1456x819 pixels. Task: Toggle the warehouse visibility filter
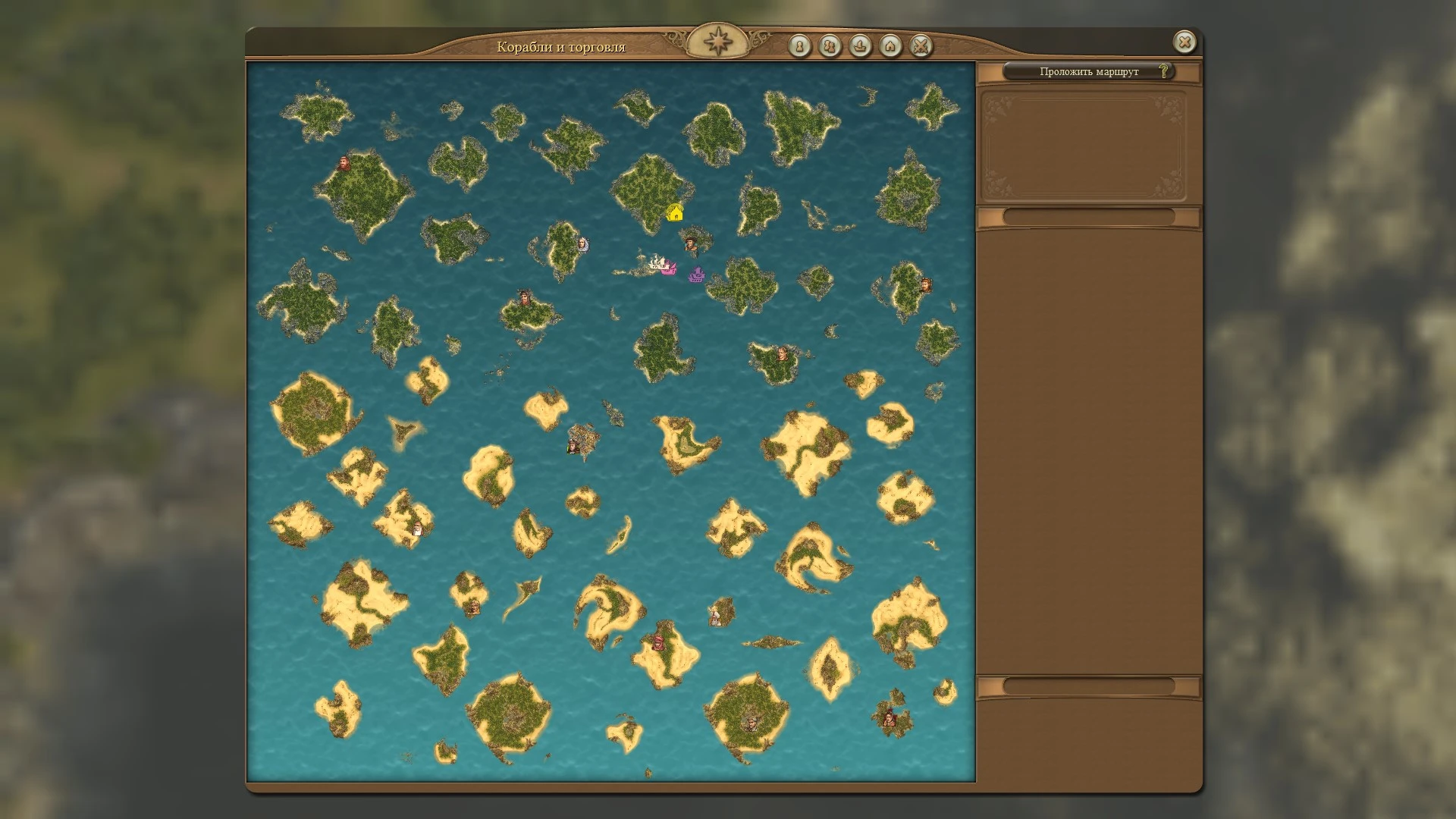point(889,47)
